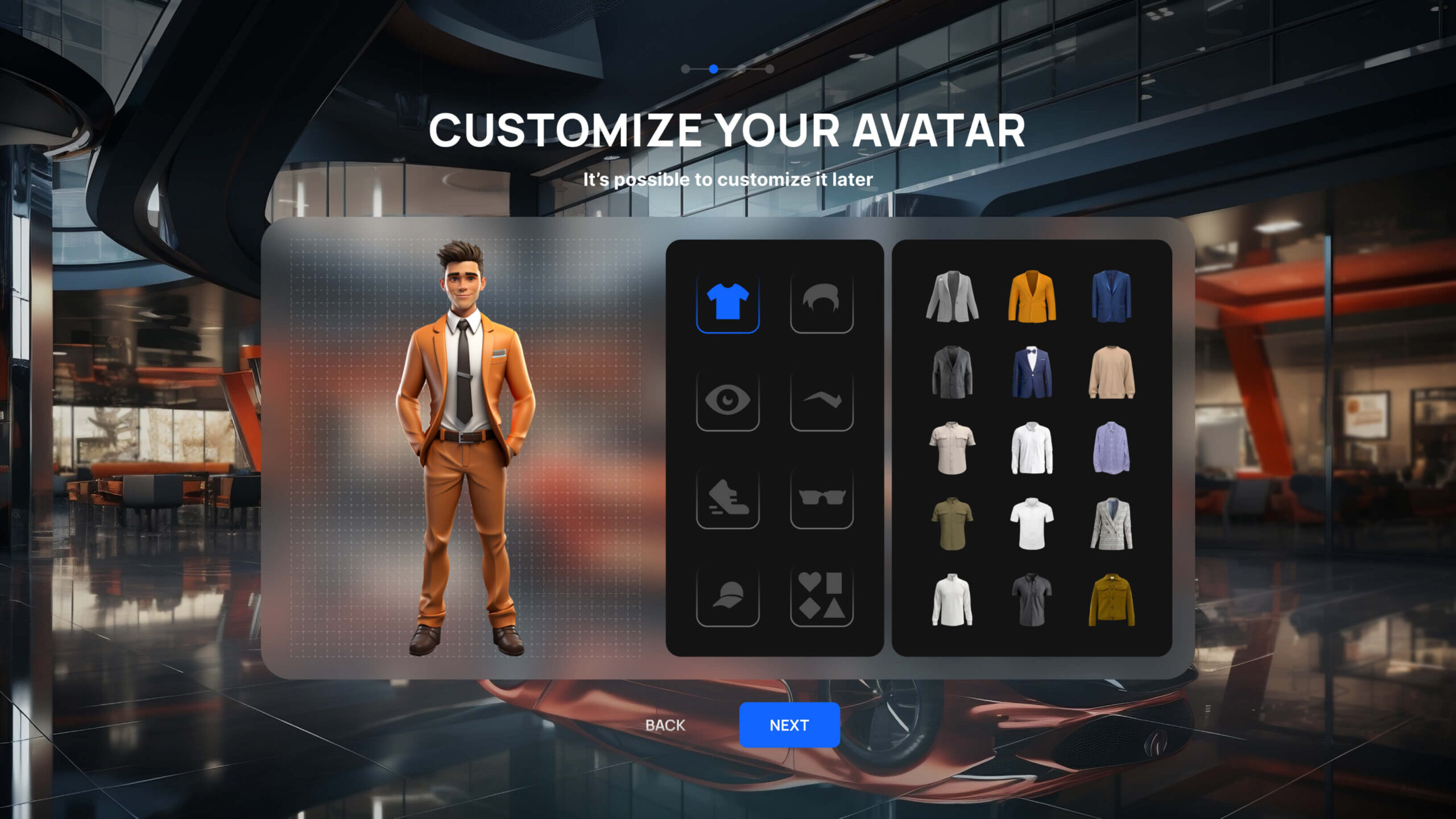Open the hairstyle category
The image size is (1456, 819).
click(821, 301)
